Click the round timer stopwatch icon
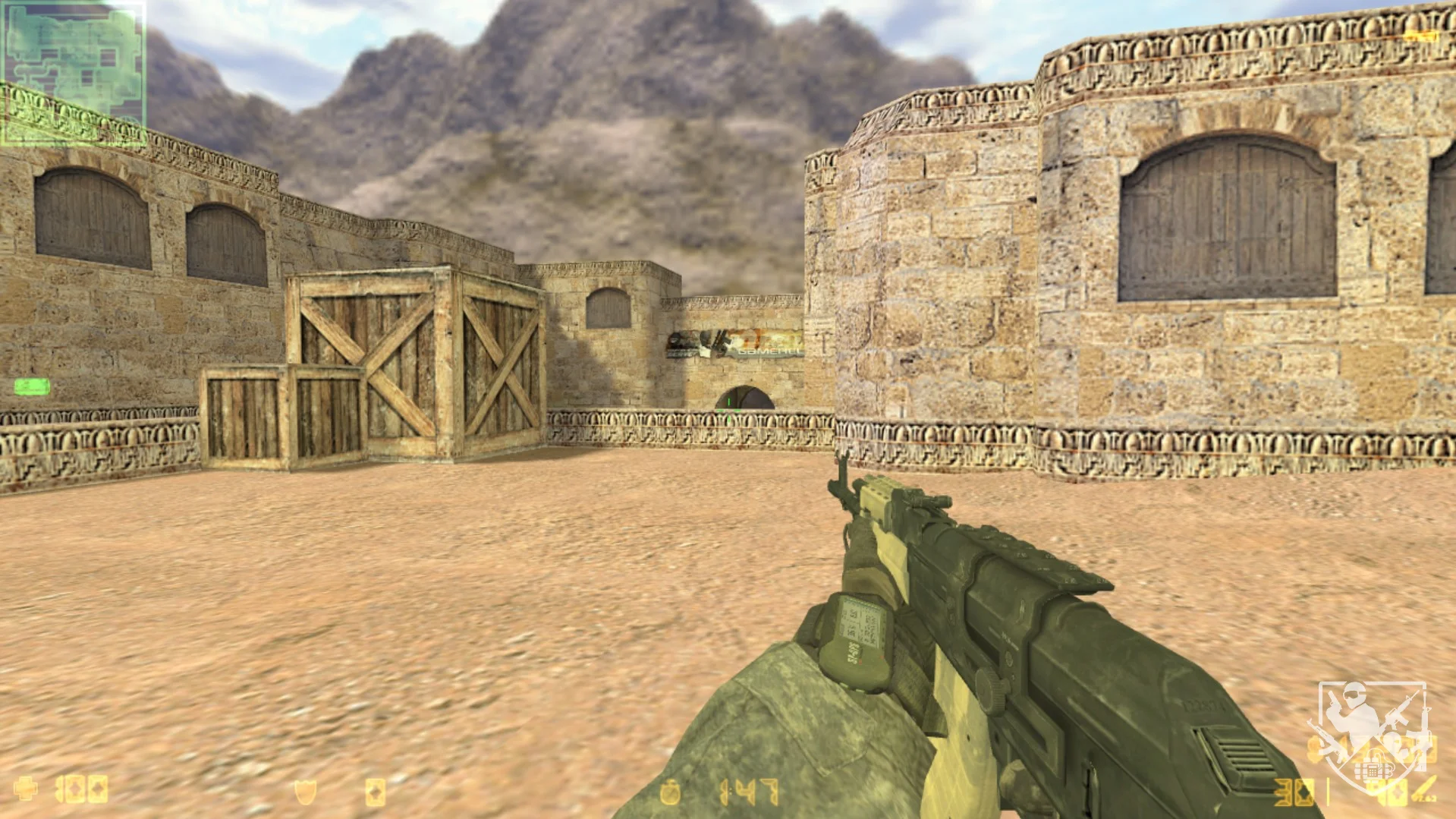1456x819 pixels. [670, 793]
